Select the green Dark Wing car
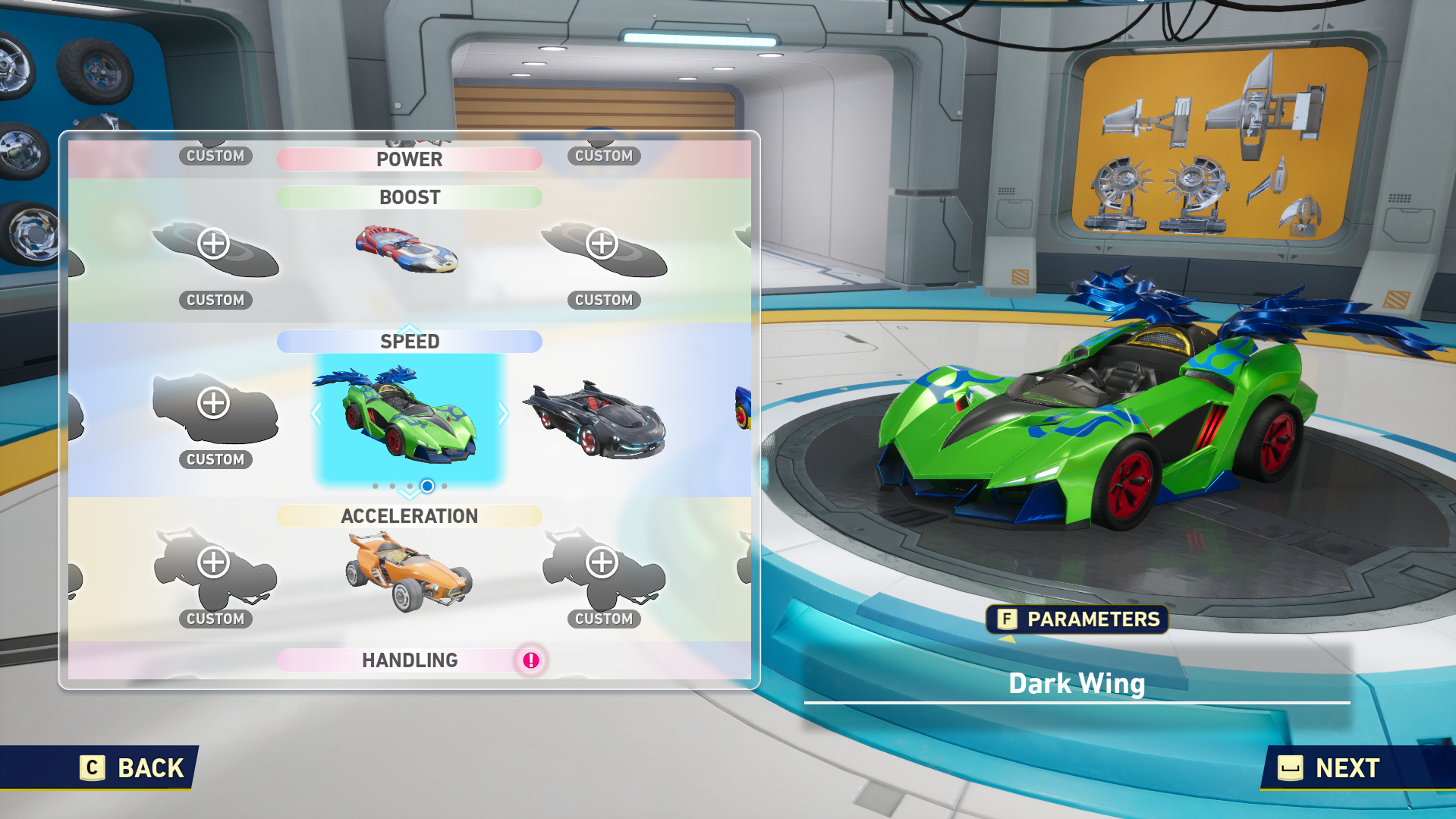The height and width of the screenshot is (819, 1456). [x=409, y=416]
